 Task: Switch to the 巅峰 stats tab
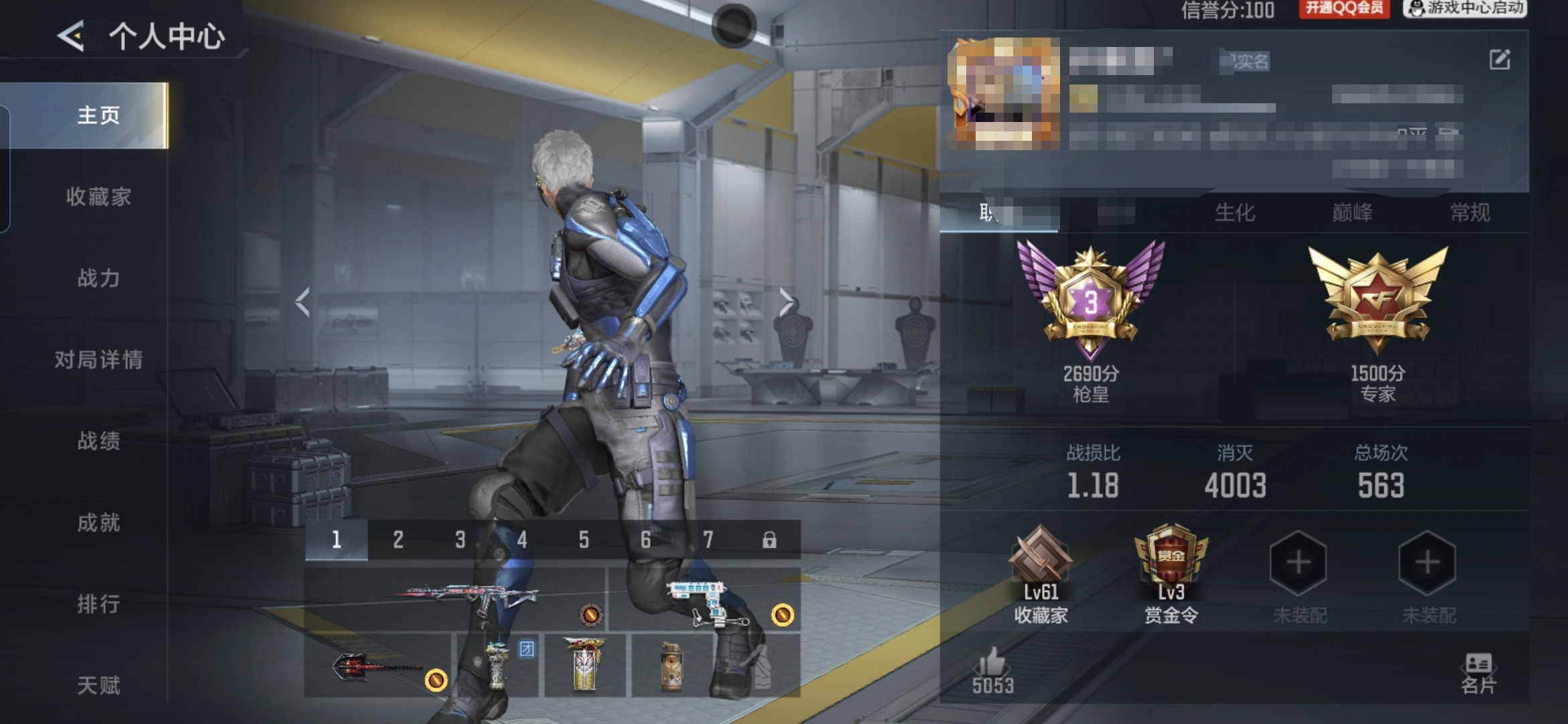[1352, 213]
